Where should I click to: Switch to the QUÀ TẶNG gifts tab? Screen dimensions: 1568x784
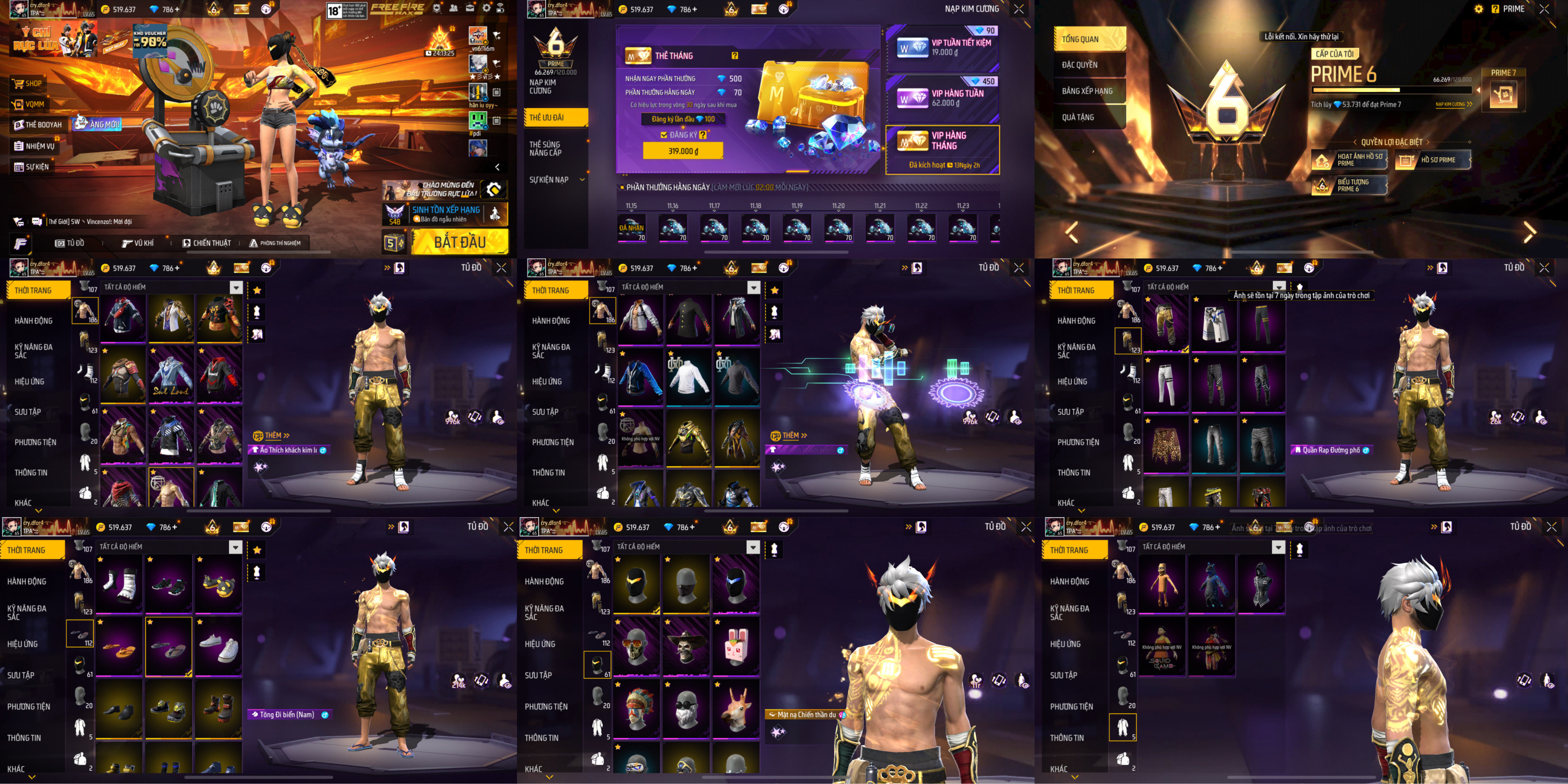point(1078,118)
